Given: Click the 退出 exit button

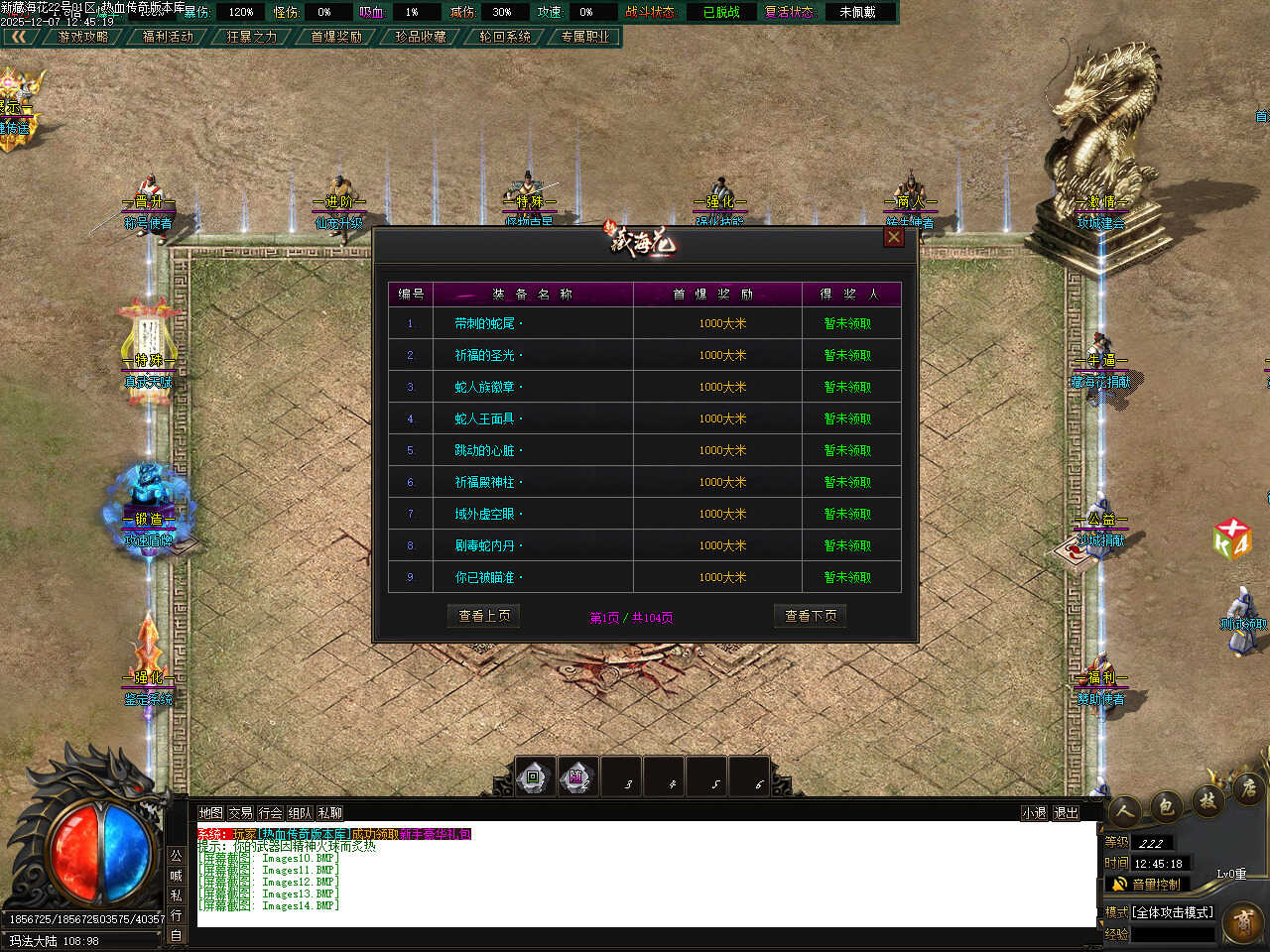Looking at the screenshot, I should tap(1066, 813).
